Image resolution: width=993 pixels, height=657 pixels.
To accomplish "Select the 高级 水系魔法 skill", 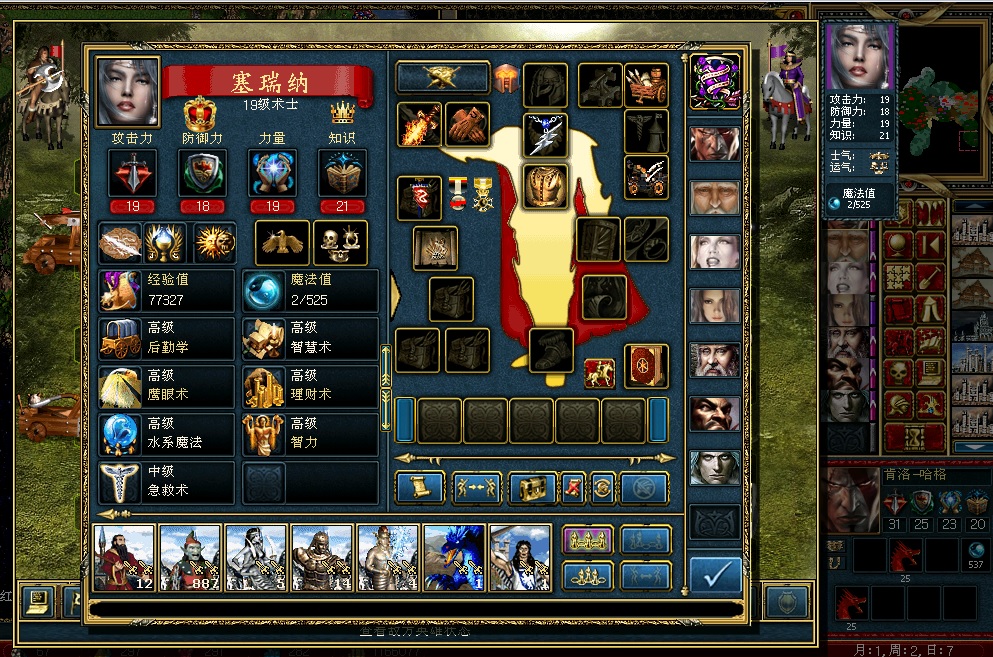I will 167,434.
